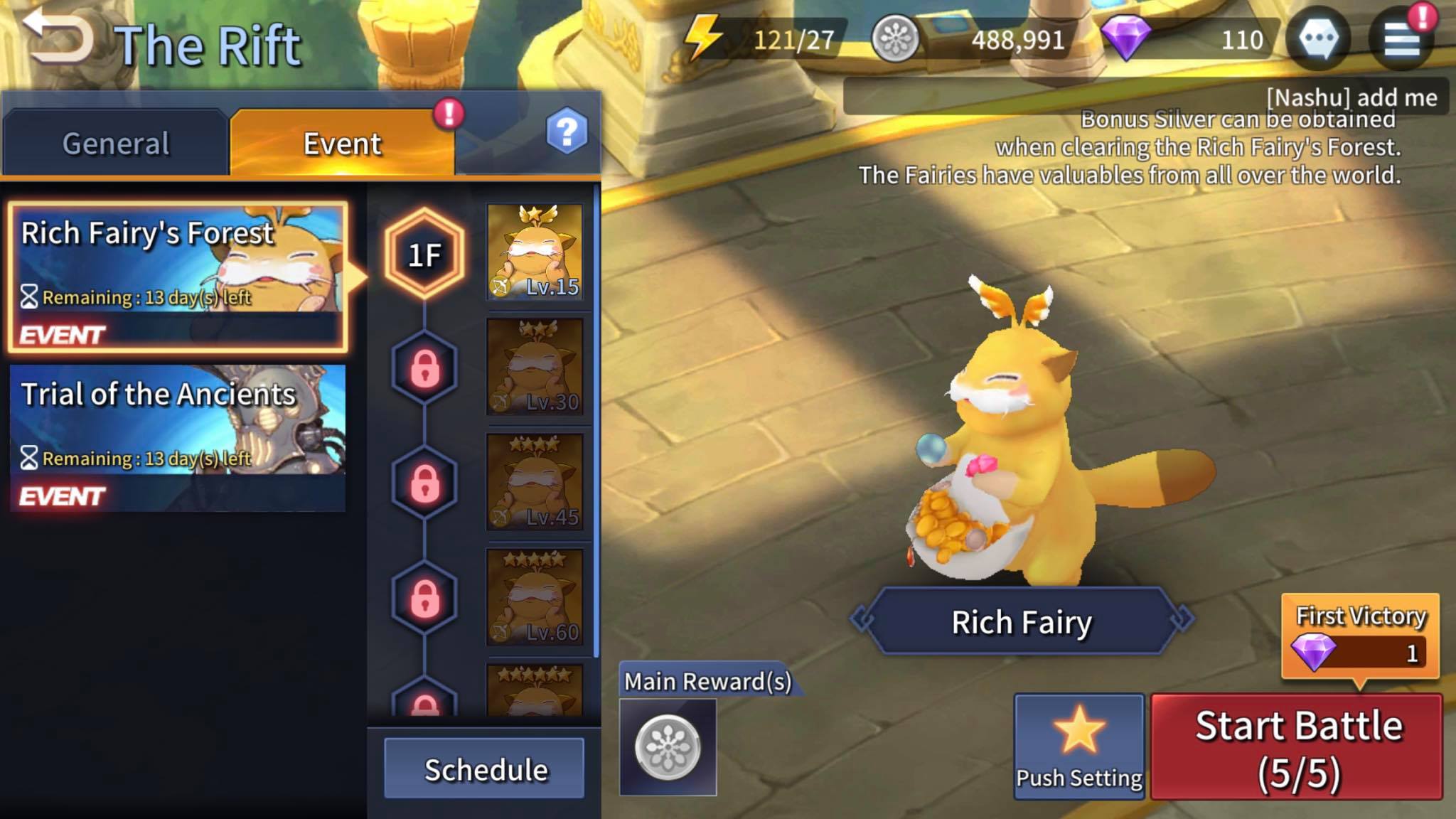The image size is (1456, 819).
Task: Select the 1F floor hexagon
Action: [424, 254]
